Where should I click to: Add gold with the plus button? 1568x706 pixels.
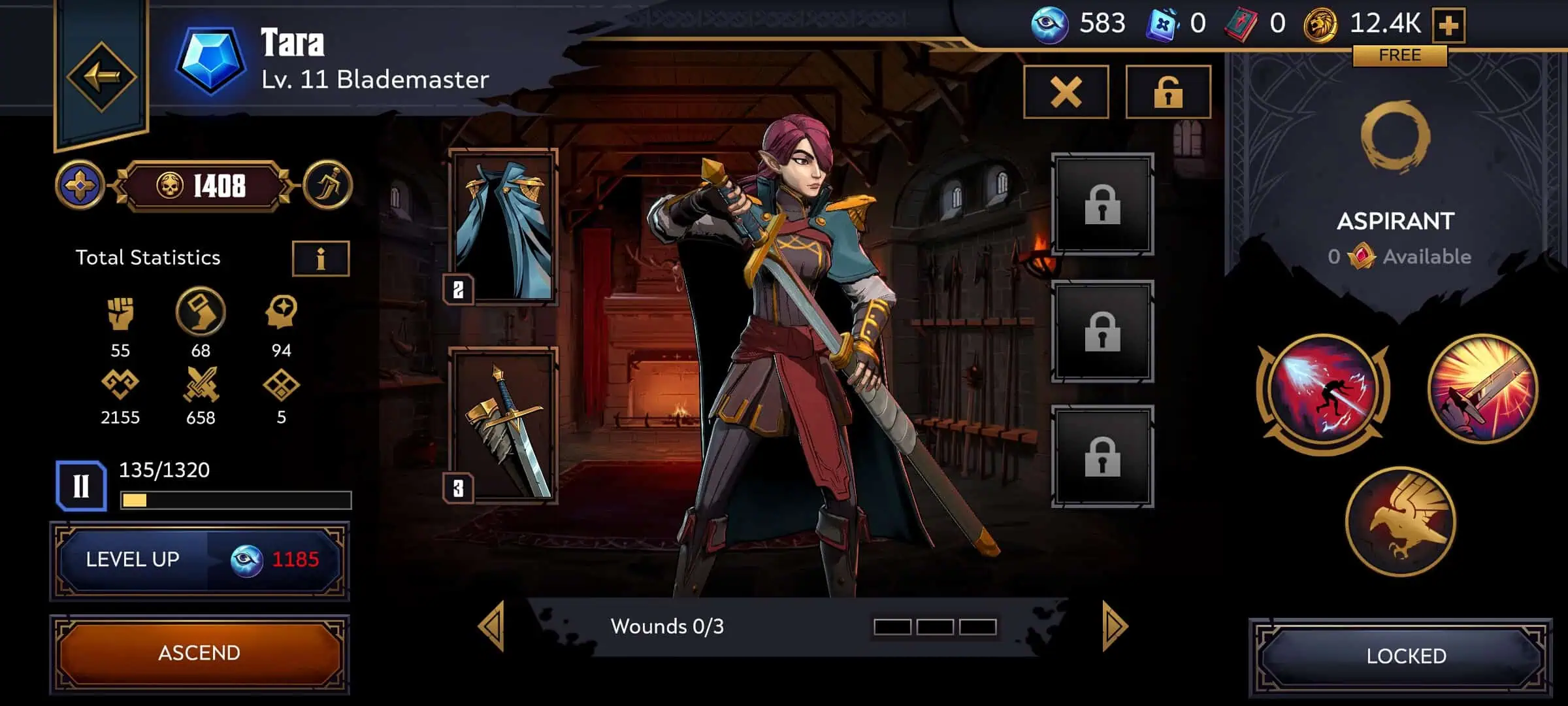coord(1448,25)
